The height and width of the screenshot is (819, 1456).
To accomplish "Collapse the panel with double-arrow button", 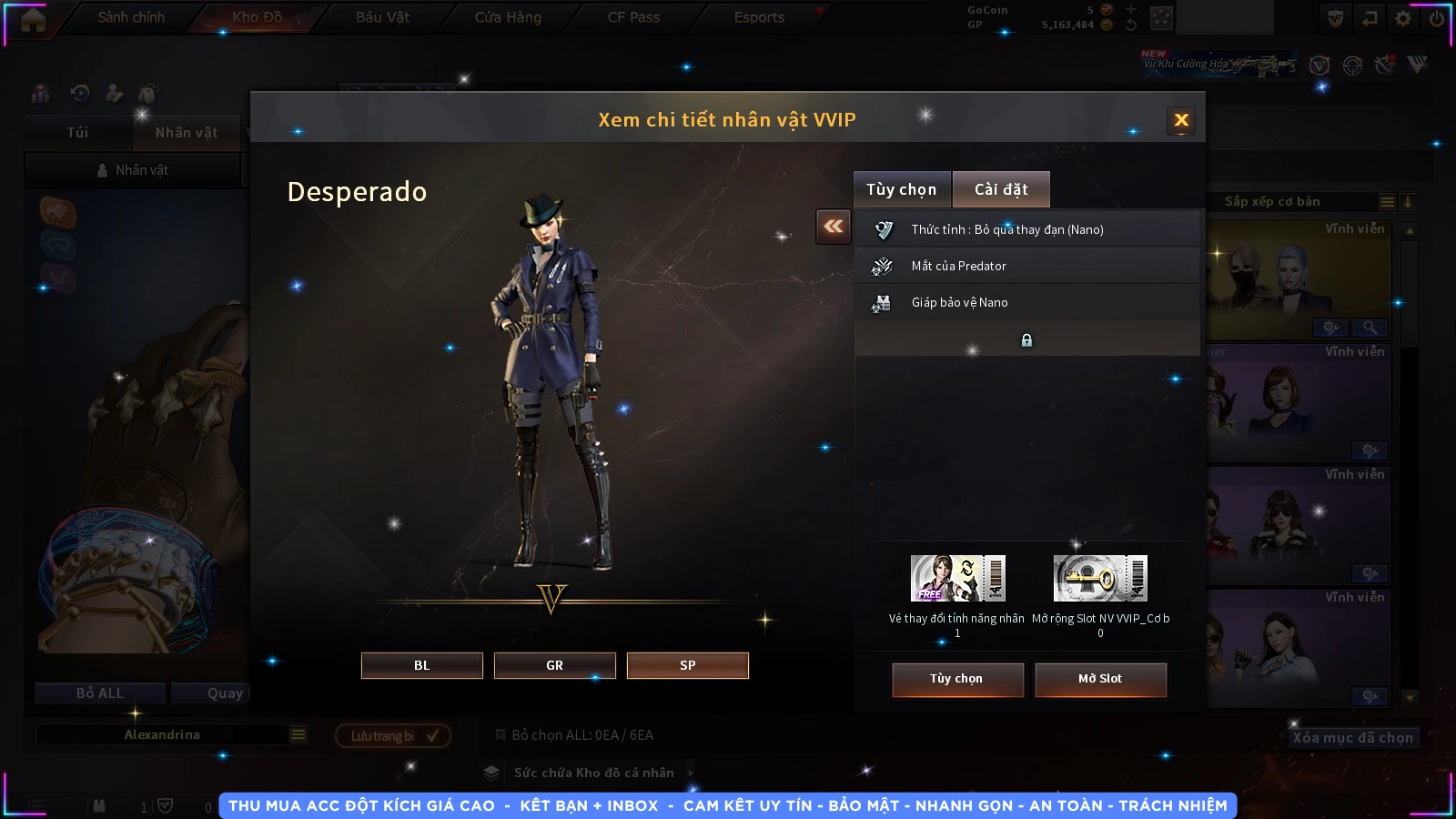I will [x=833, y=227].
